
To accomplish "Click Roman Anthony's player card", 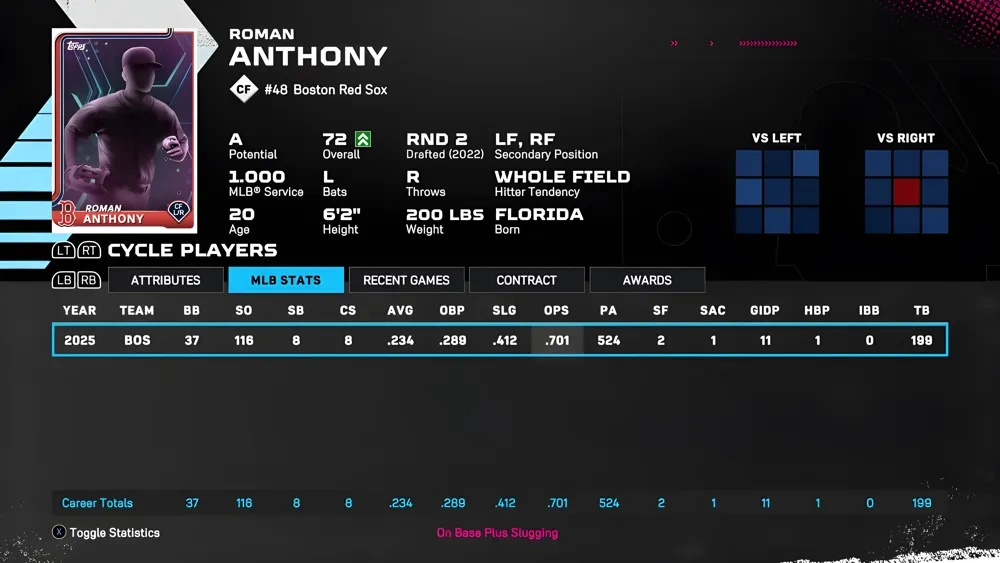I will pos(123,130).
